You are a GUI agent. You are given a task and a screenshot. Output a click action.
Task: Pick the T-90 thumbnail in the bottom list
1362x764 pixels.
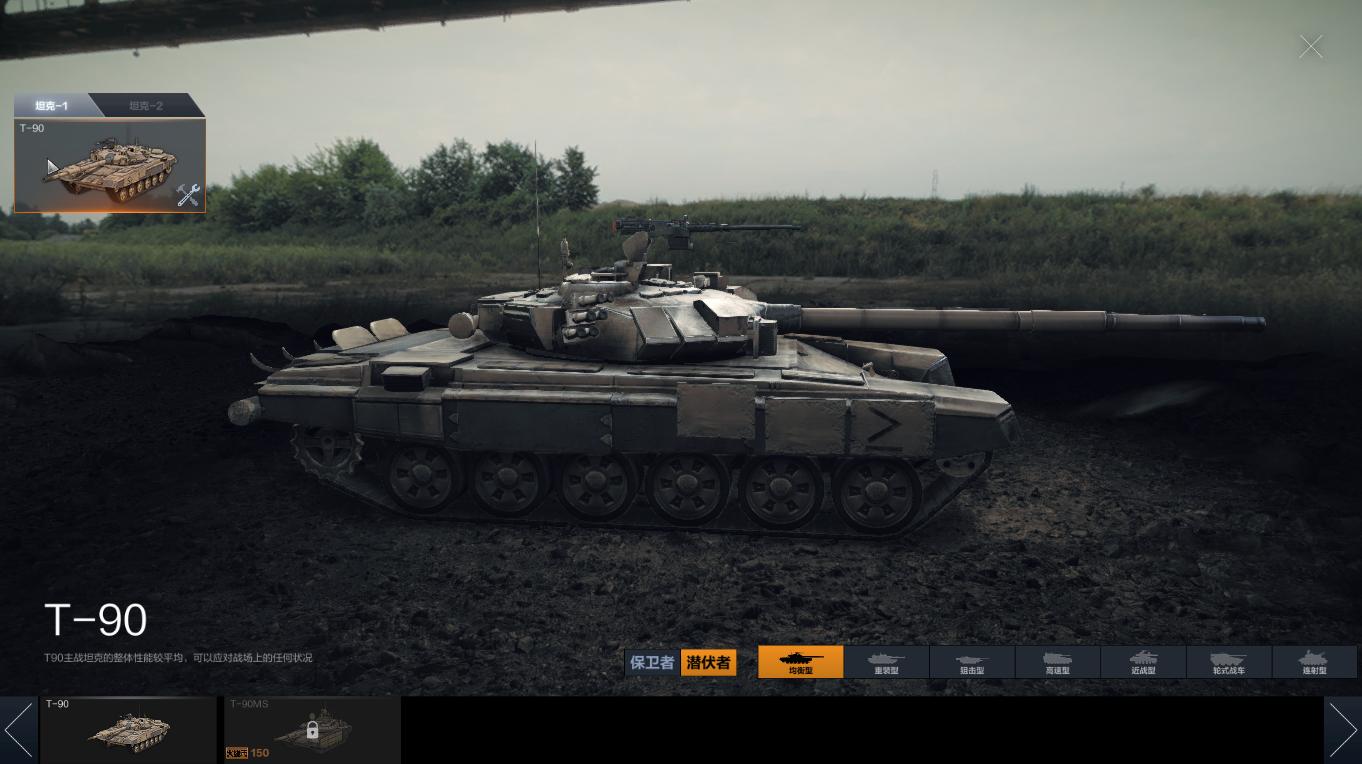[128, 730]
